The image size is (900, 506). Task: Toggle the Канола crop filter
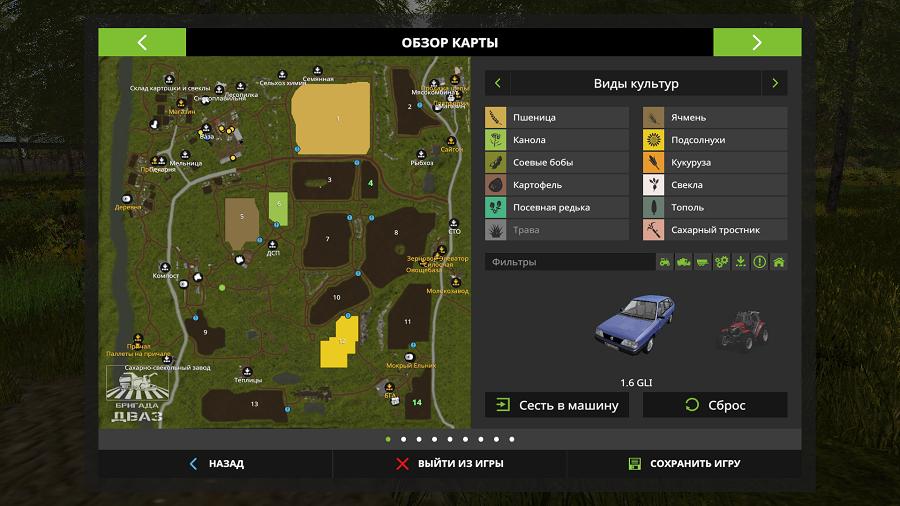pyautogui.click(x=557, y=140)
